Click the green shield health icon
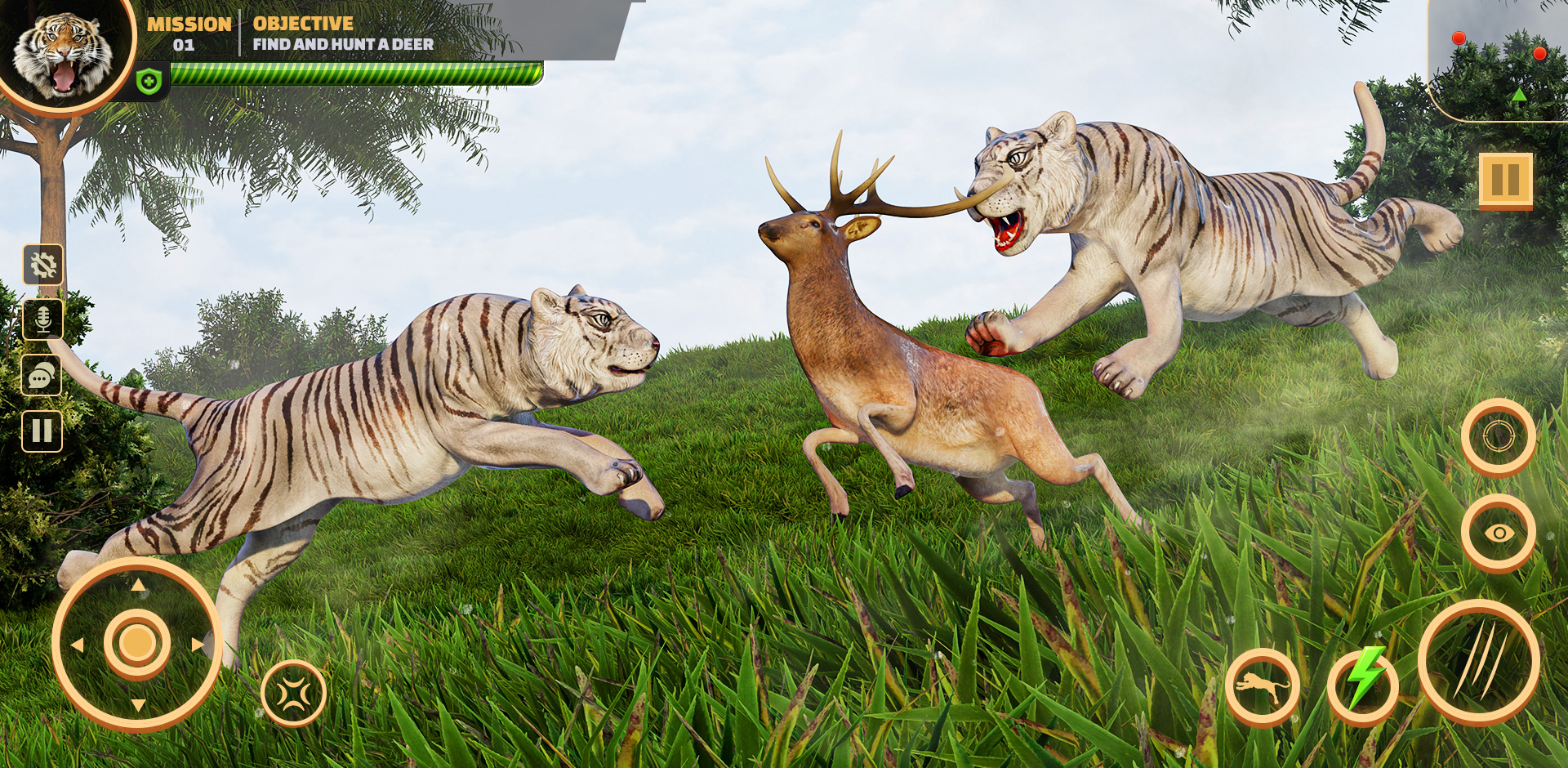 point(149,82)
